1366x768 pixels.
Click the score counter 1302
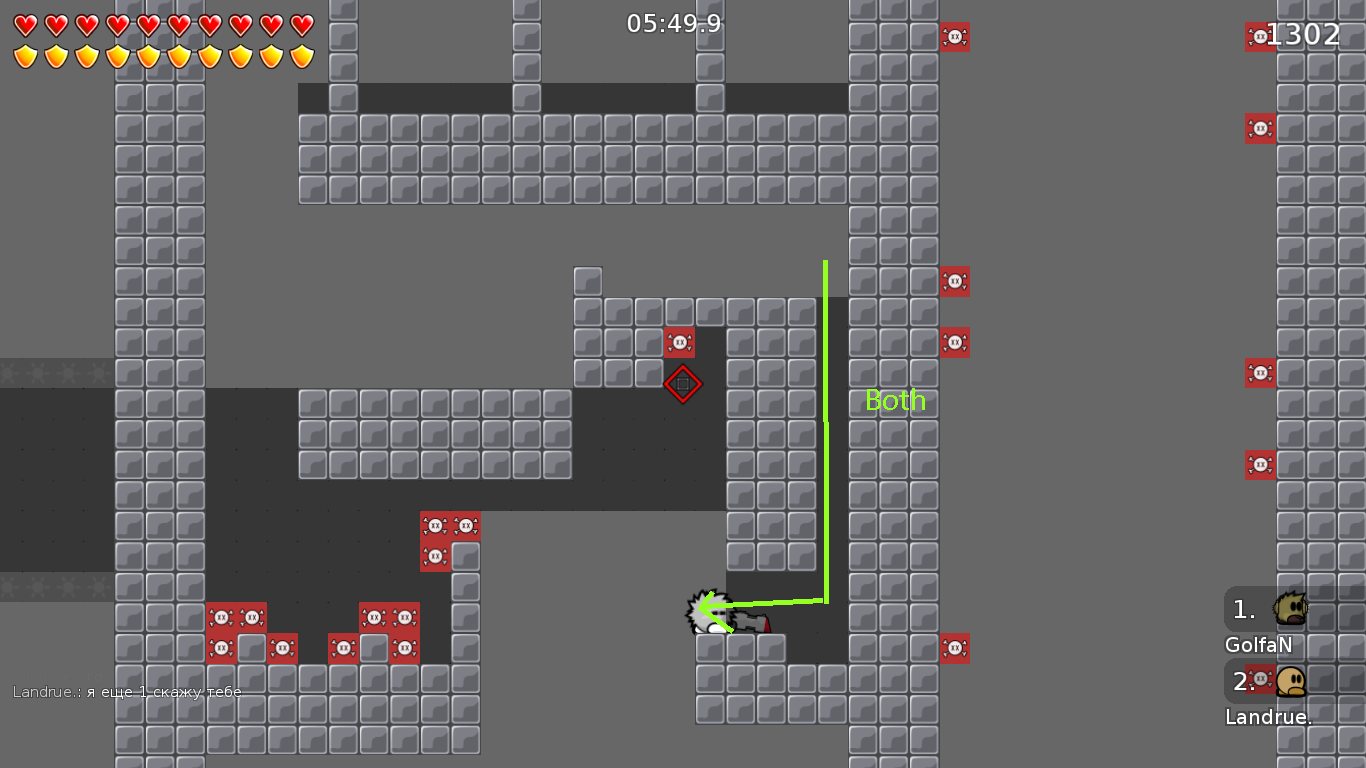[x=1303, y=33]
